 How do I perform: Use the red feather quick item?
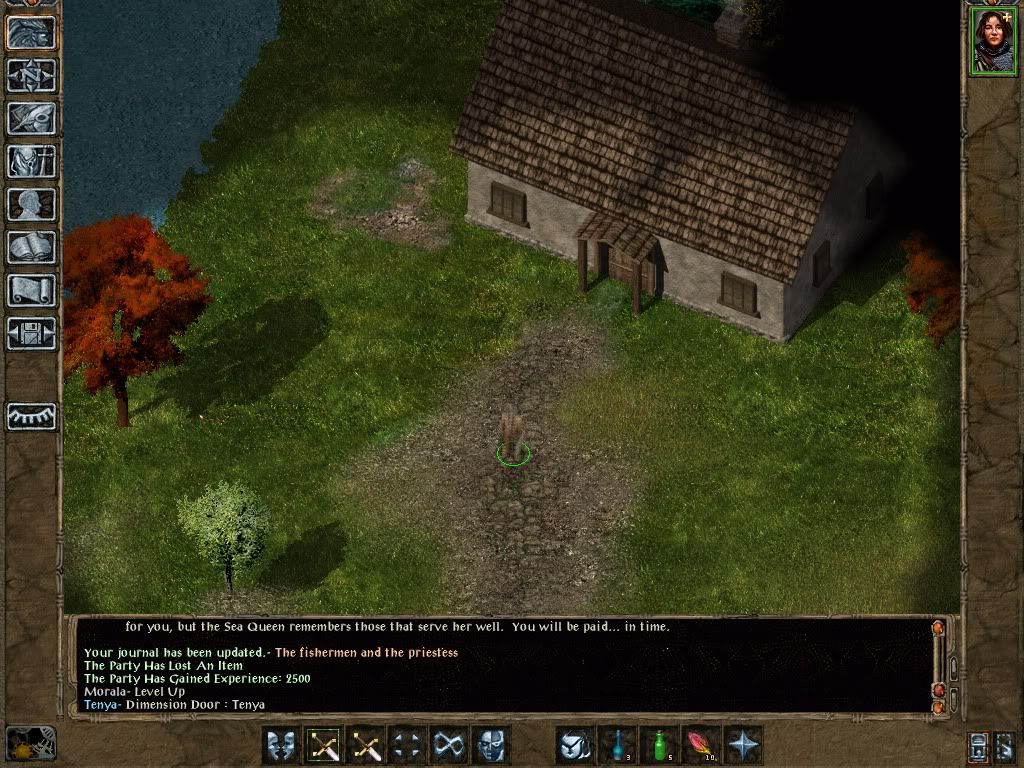pyautogui.click(x=702, y=745)
